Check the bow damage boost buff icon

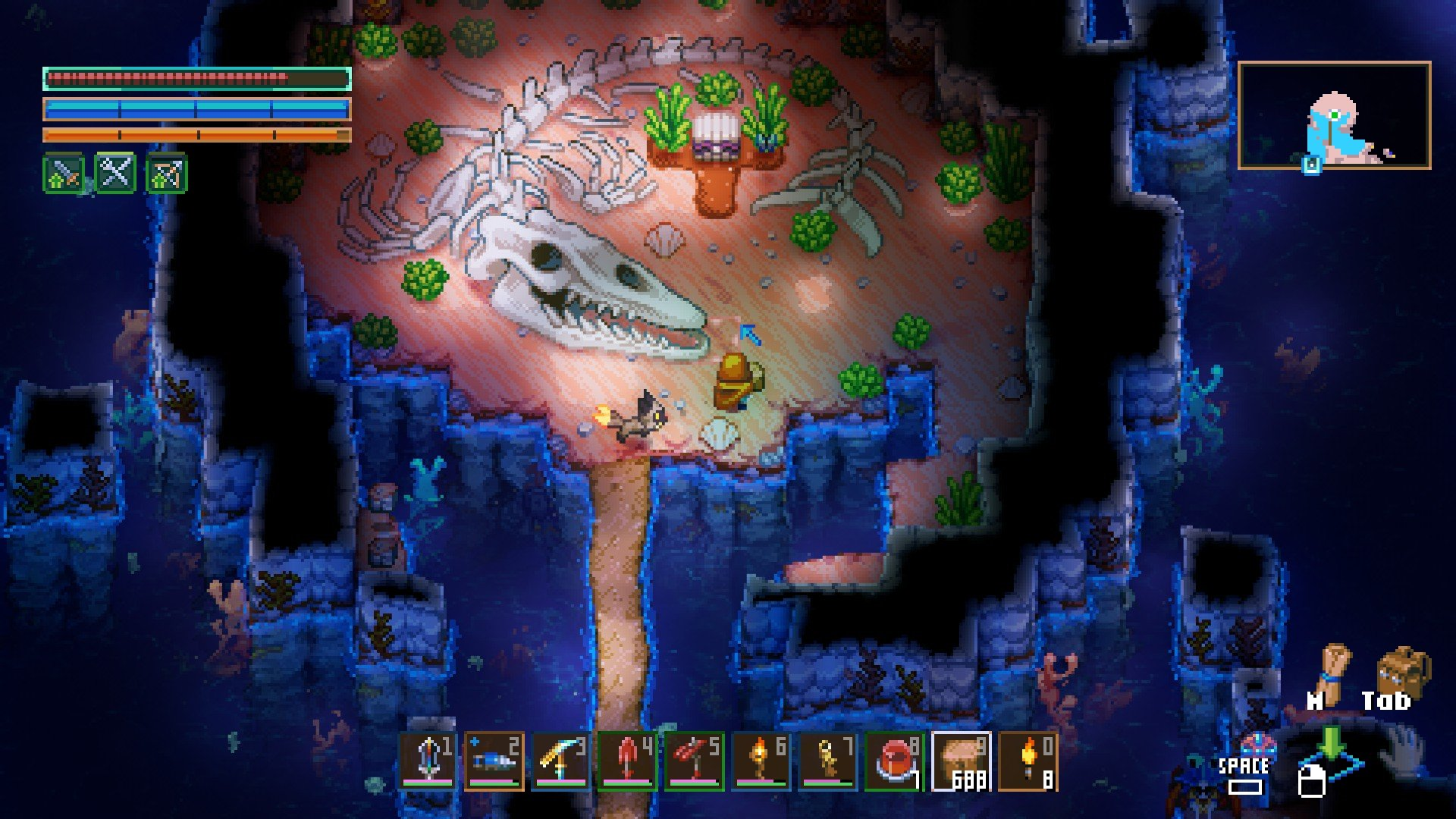tap(166, 174)
